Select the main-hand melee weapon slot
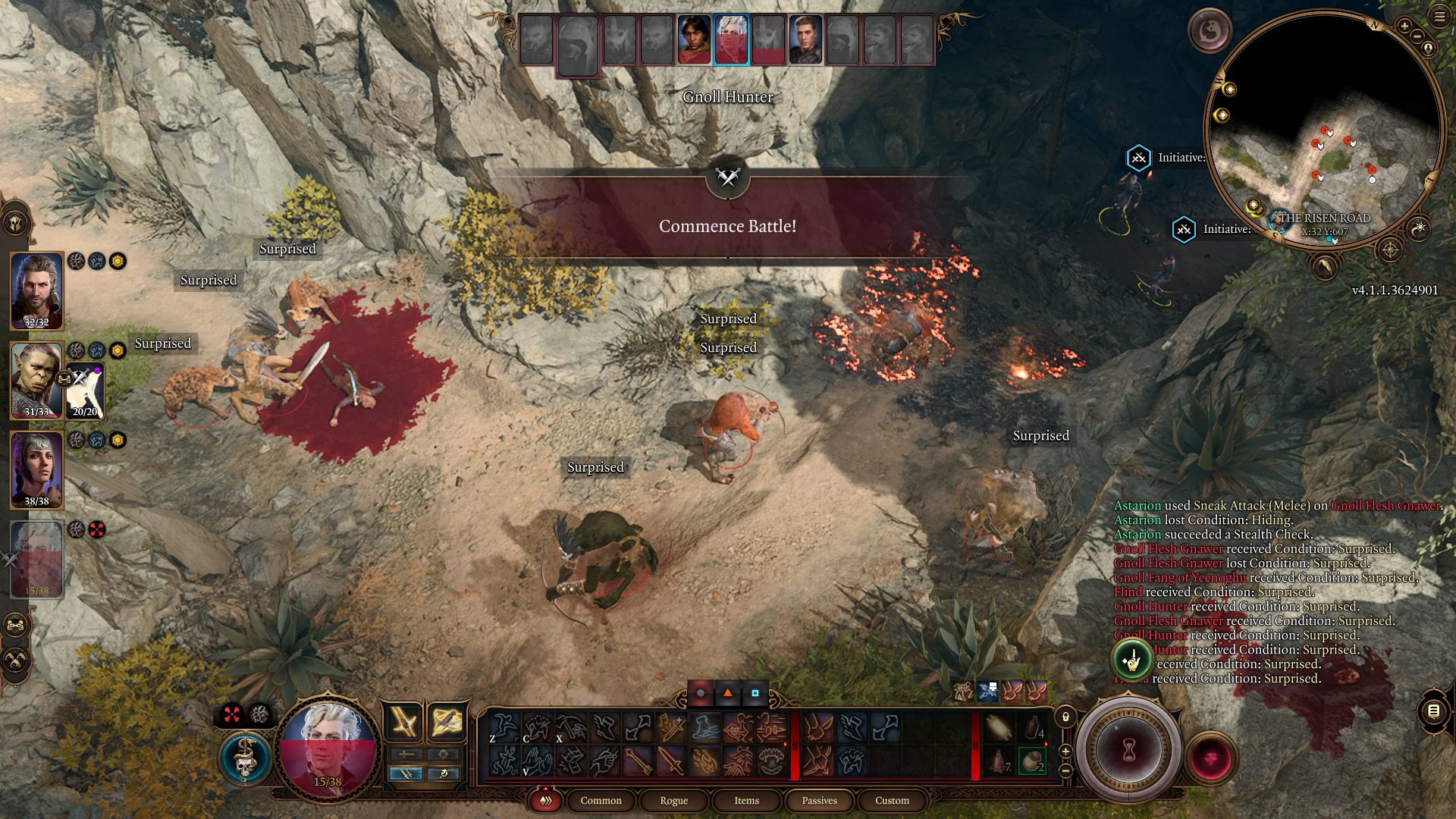 [404, 721]
